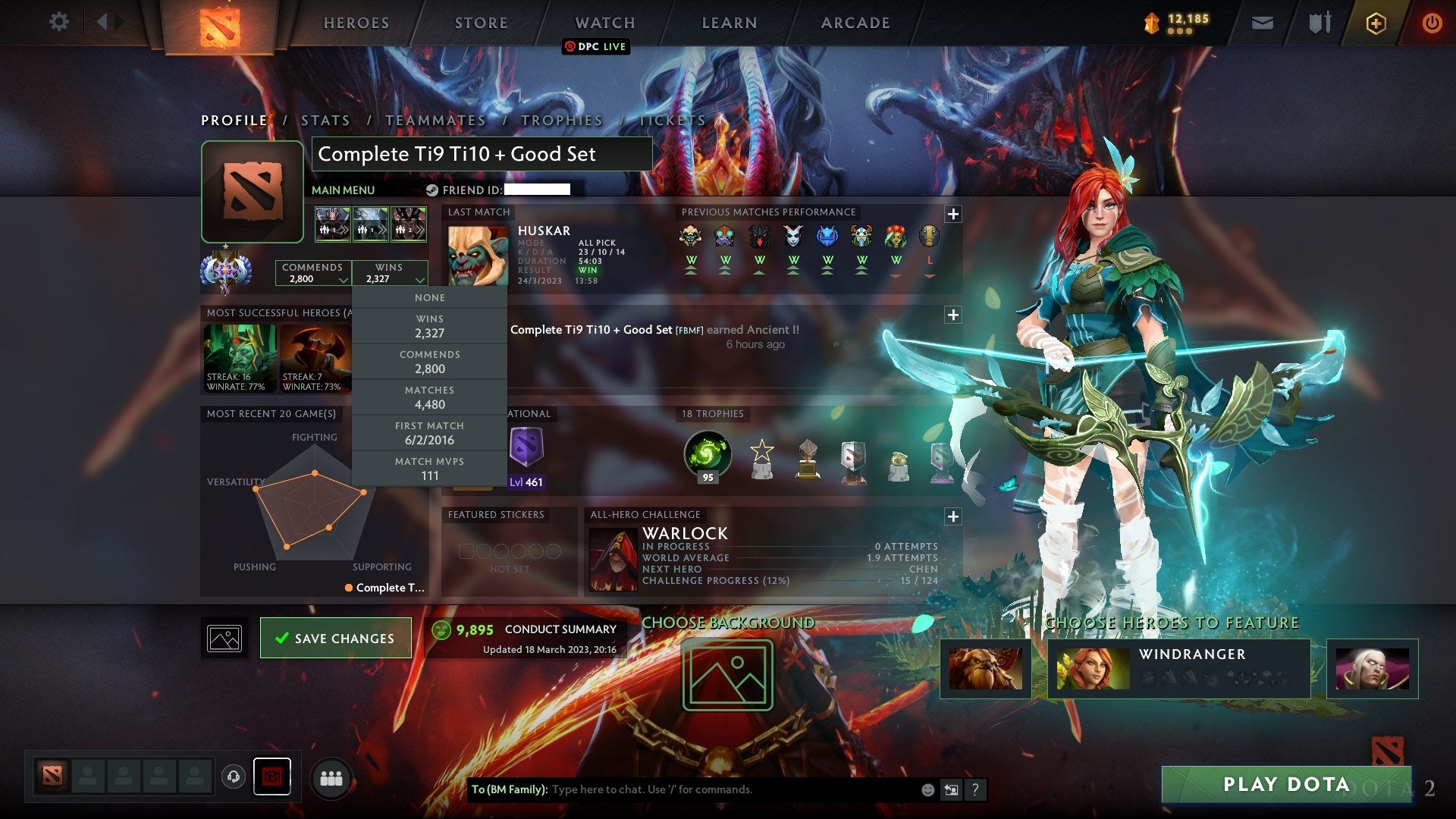Screen dimensions: 1456x819
Task: Save changes to the profile
Action: pyautogui.click(x=335, y=639)
